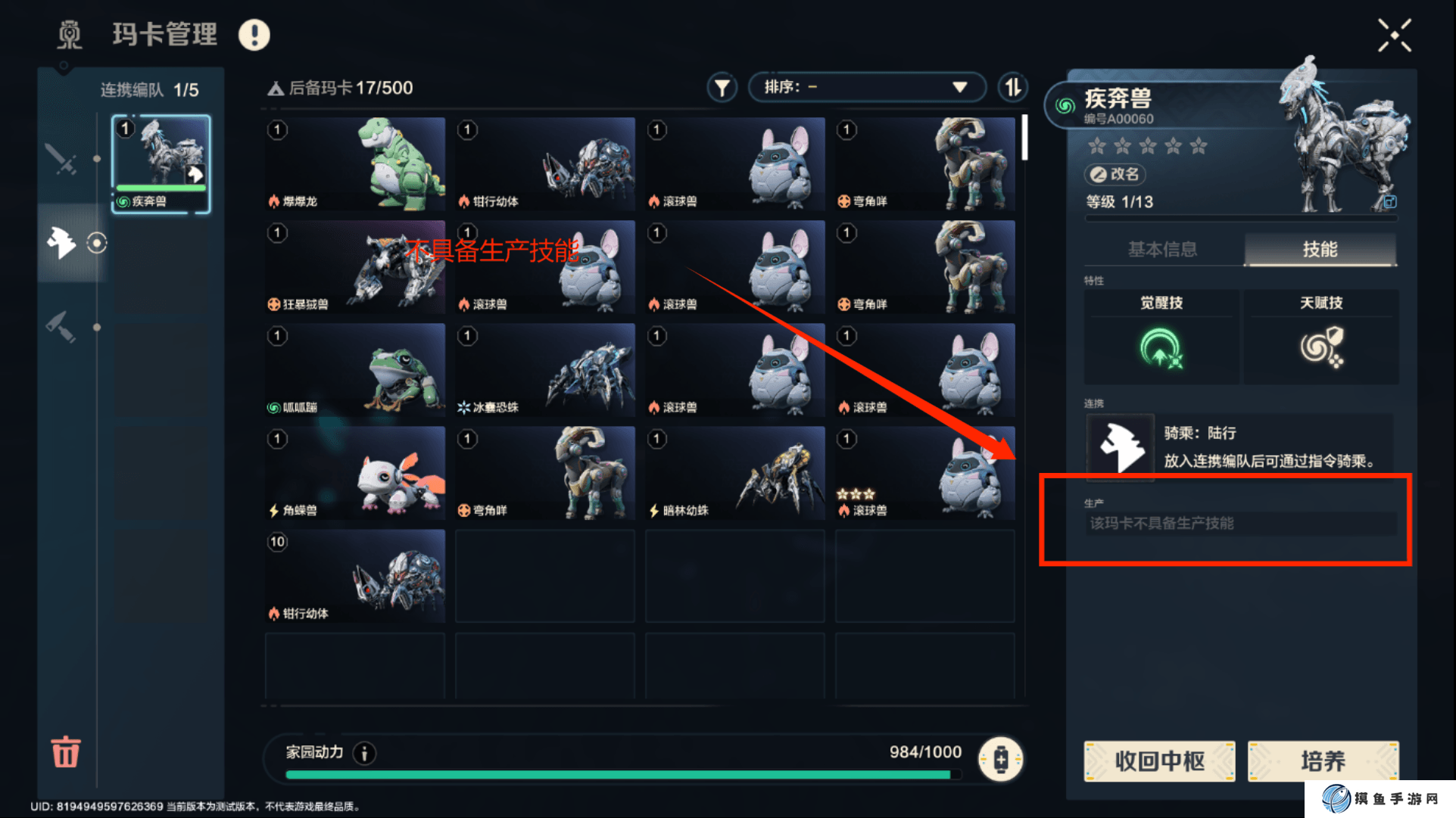The image size is (1456, 818).
Task: Click the 家园动力 recharge battery button
Action: pyautogui.click(x=1000, y=758)
